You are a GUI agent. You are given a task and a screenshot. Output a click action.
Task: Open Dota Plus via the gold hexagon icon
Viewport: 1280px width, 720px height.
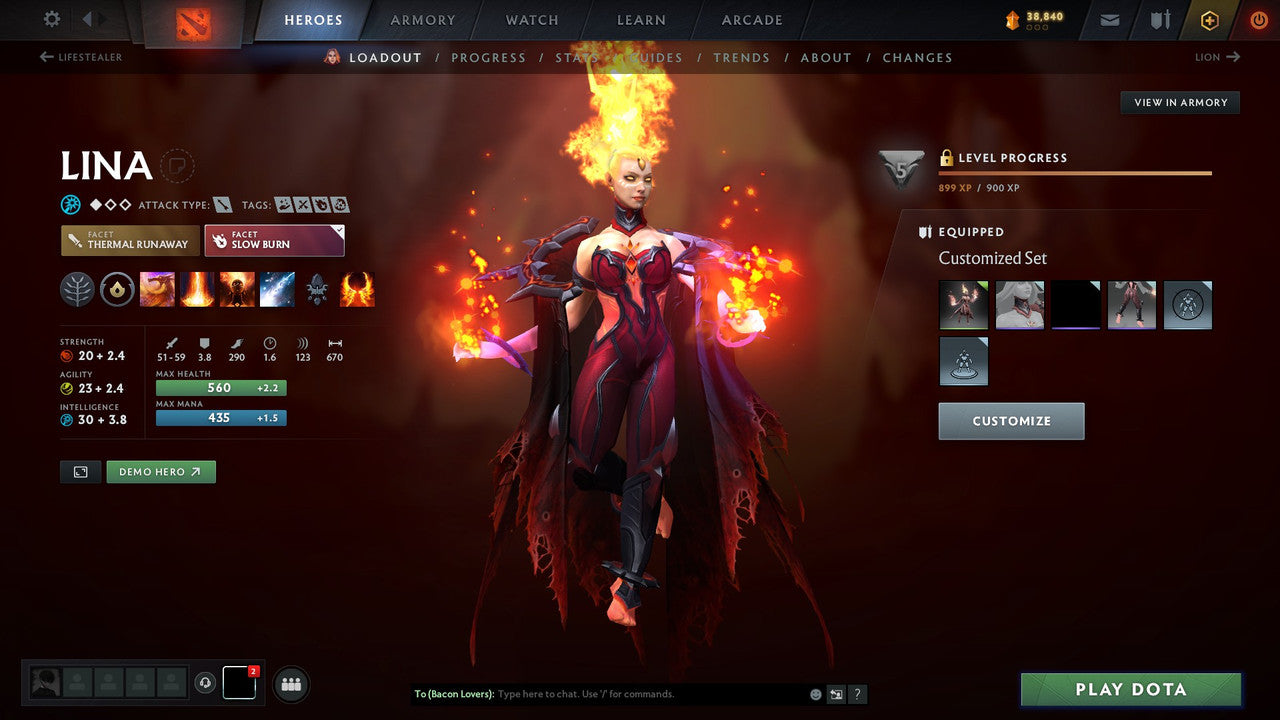(1209, 20)
